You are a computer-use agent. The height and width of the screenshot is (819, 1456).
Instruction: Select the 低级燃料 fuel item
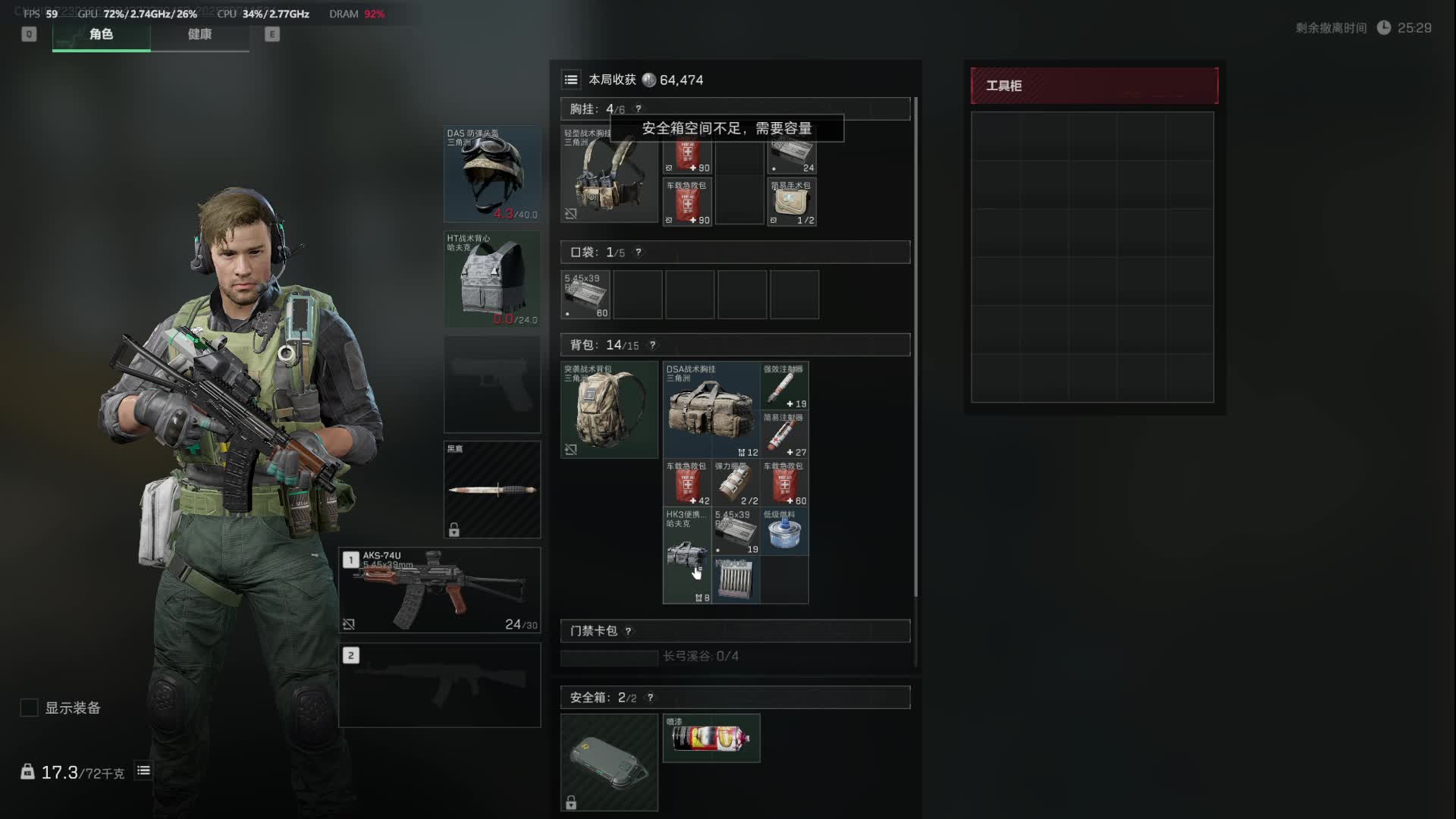[x=784, y=532]
